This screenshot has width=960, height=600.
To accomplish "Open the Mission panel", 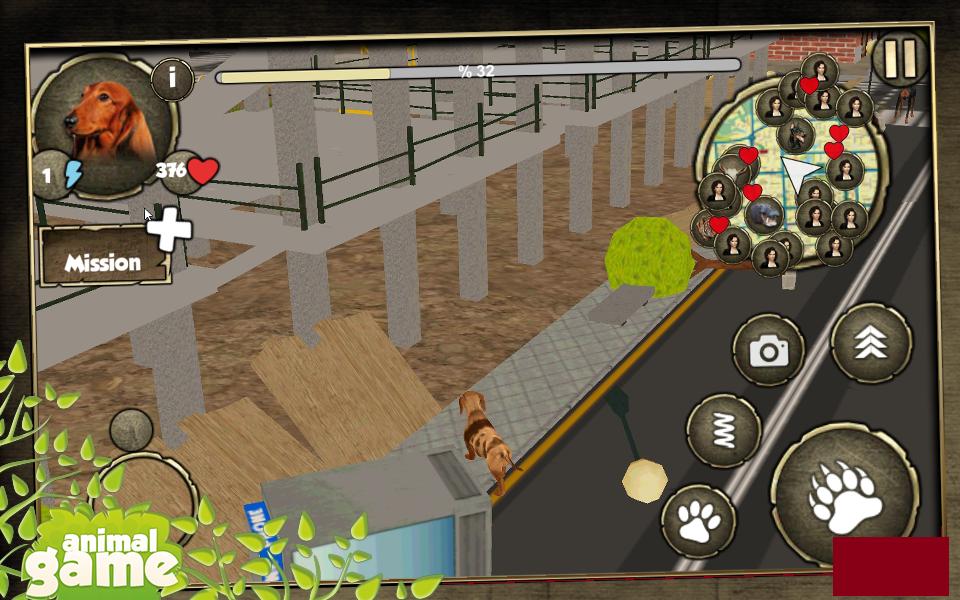I will (102, 263).
